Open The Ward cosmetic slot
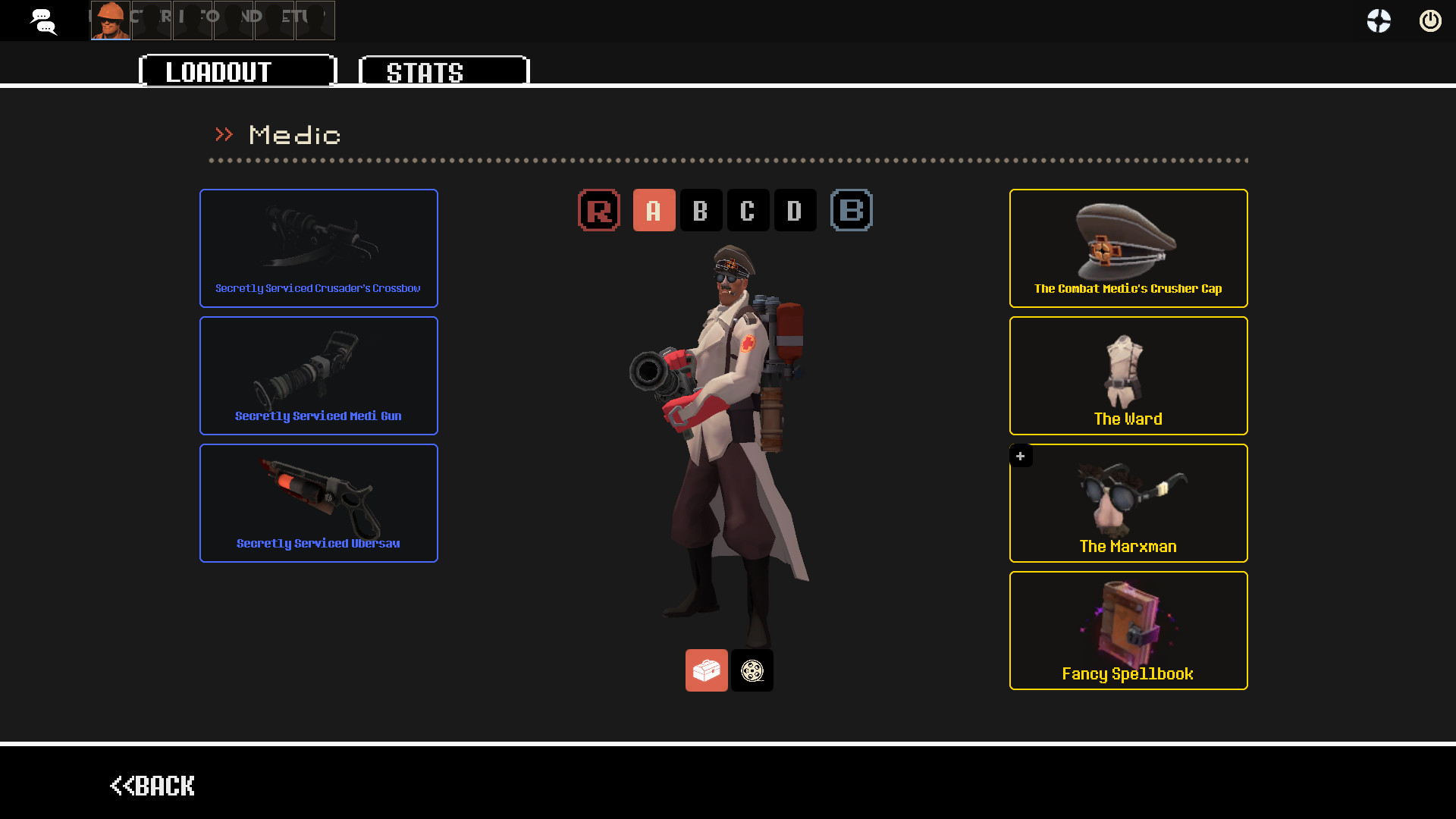This screenshot has width=1456, height=819. [x=1128, y=375]
